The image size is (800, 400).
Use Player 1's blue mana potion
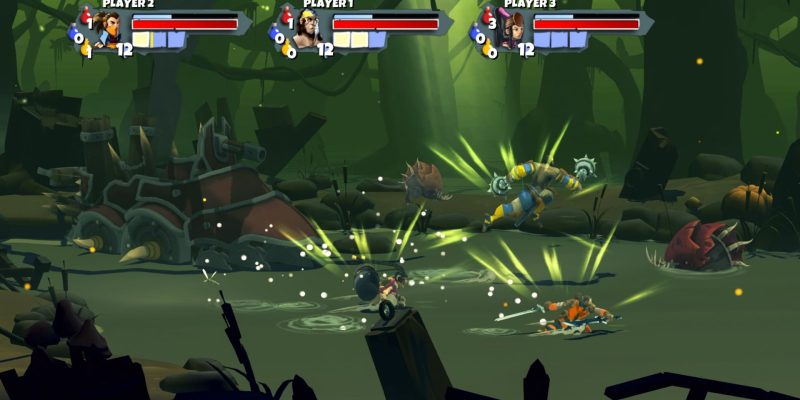click(274, 35)
